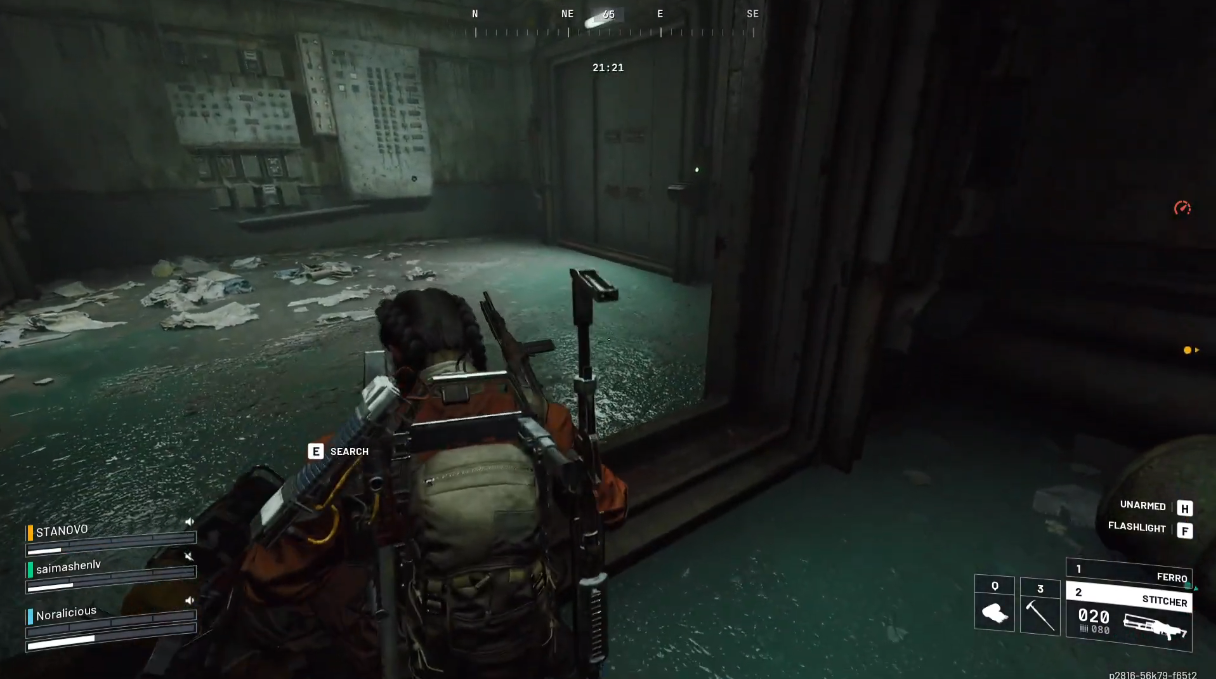1216x679 pixels.
Task: Click the red speedometer indicator icon
Action: coord(1182,208)
